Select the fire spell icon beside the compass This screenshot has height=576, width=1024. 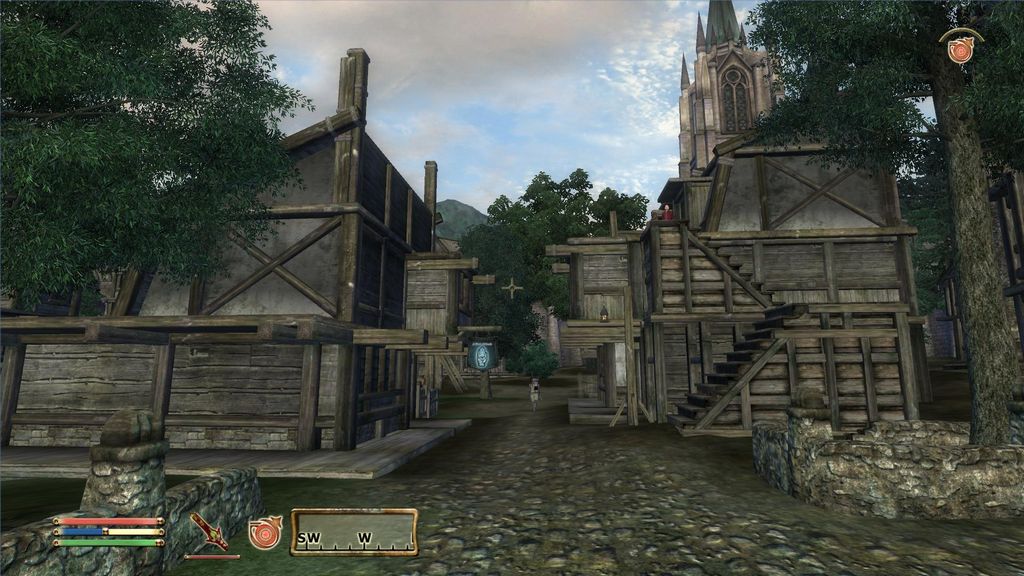point(265,532)
